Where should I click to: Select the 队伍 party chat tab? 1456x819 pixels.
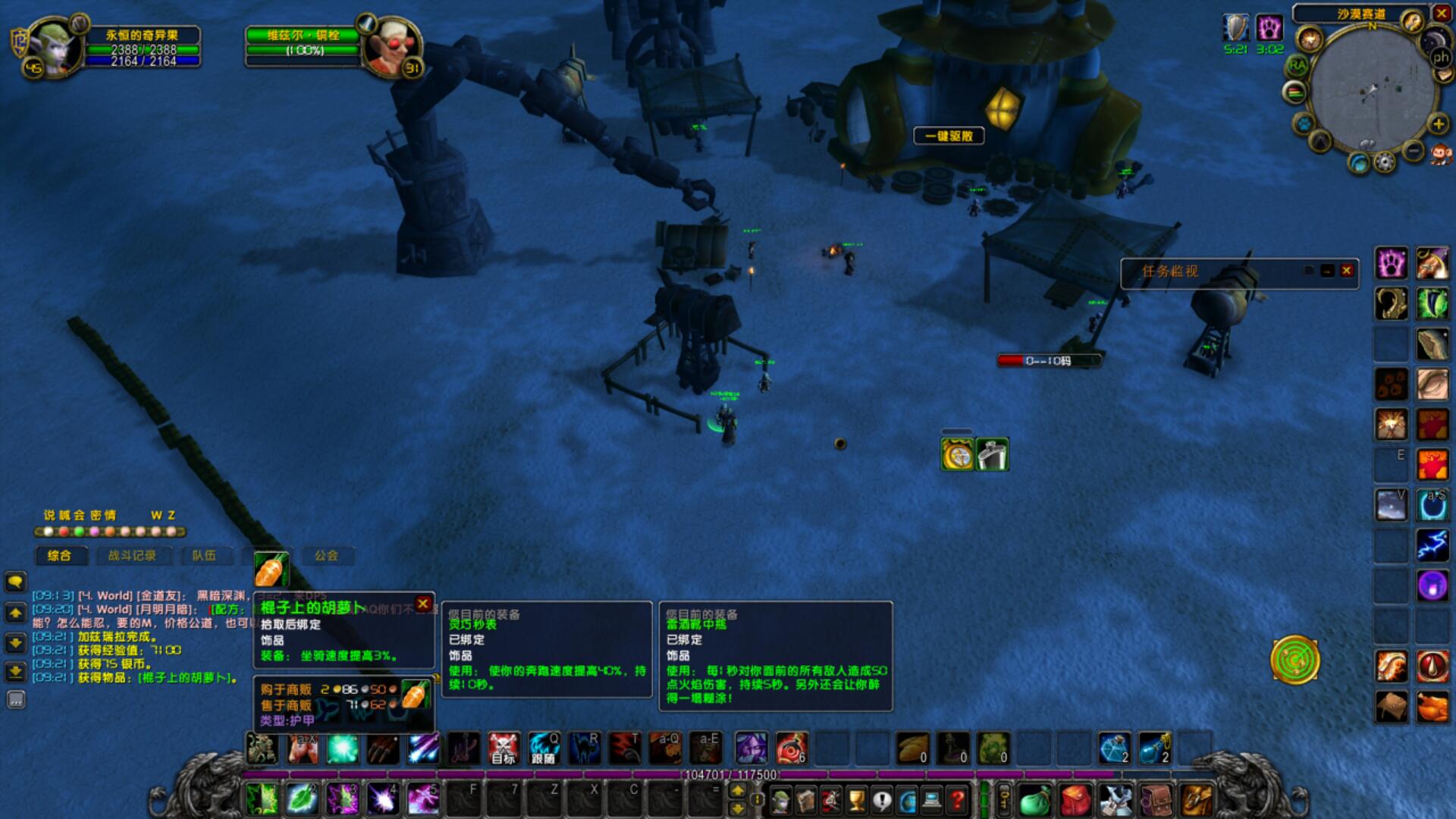(x=203, y=556)
